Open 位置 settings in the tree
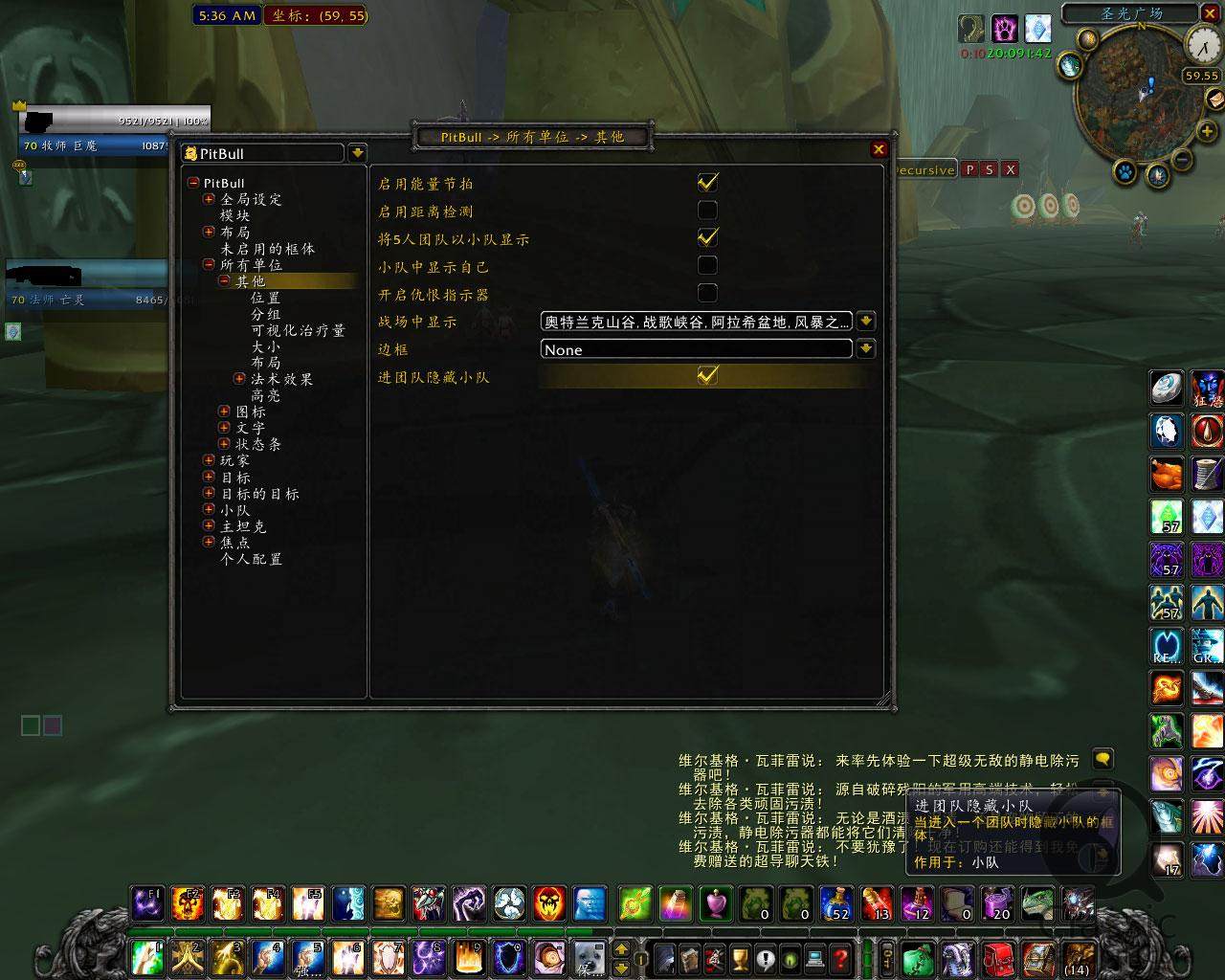Screen dimensions: 1225x980 click(265, 298)
